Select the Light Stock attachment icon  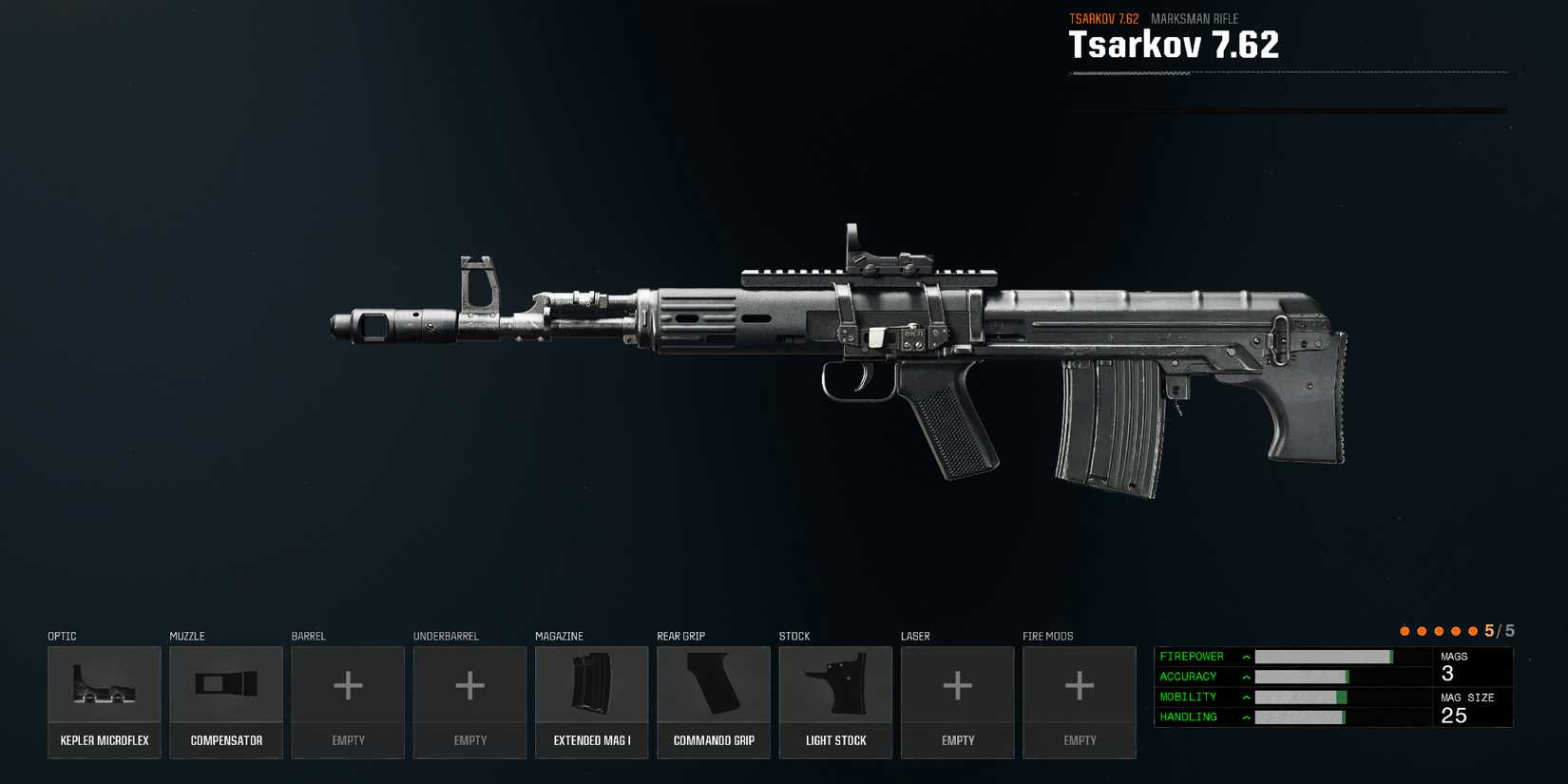[x=835, y=684]
